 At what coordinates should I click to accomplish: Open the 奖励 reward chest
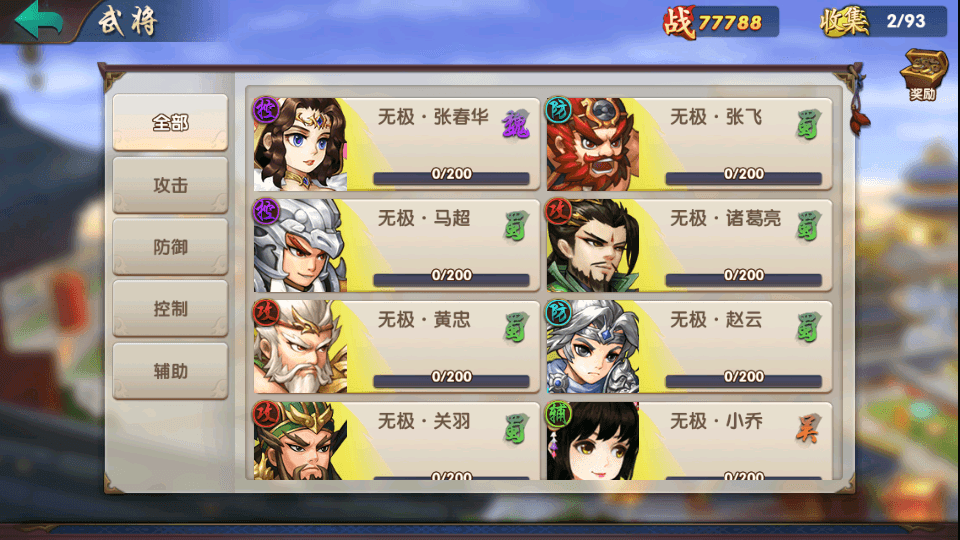point(922,75)
